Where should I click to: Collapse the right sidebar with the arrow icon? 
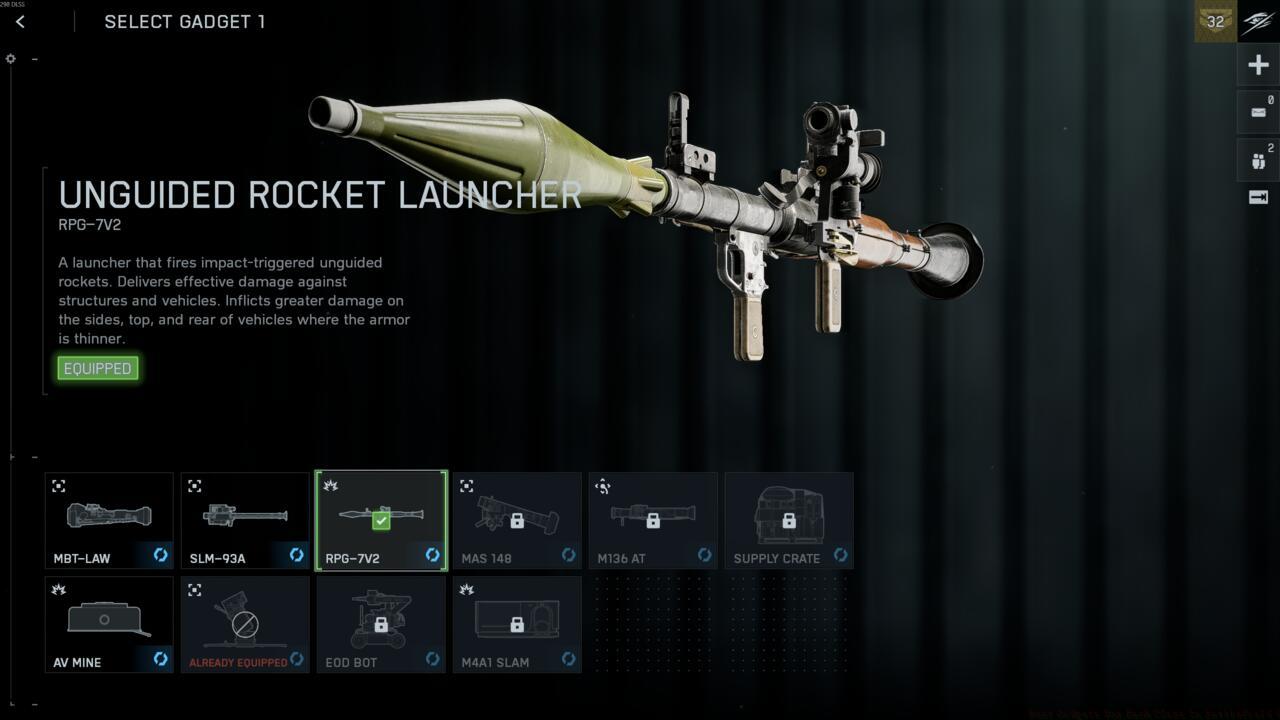[1258, 197]
